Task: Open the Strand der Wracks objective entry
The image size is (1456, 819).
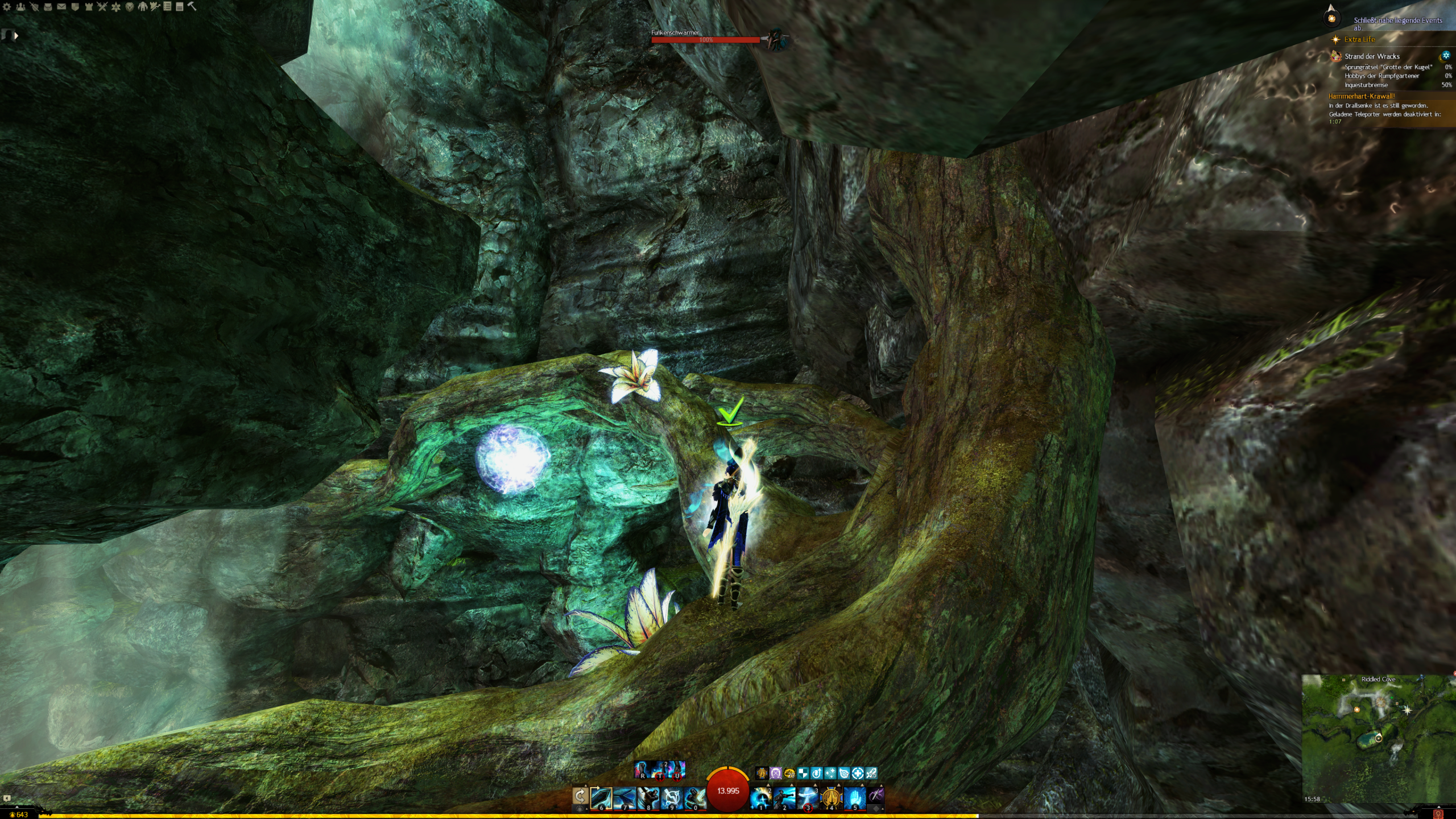Action: [1371, 56]
